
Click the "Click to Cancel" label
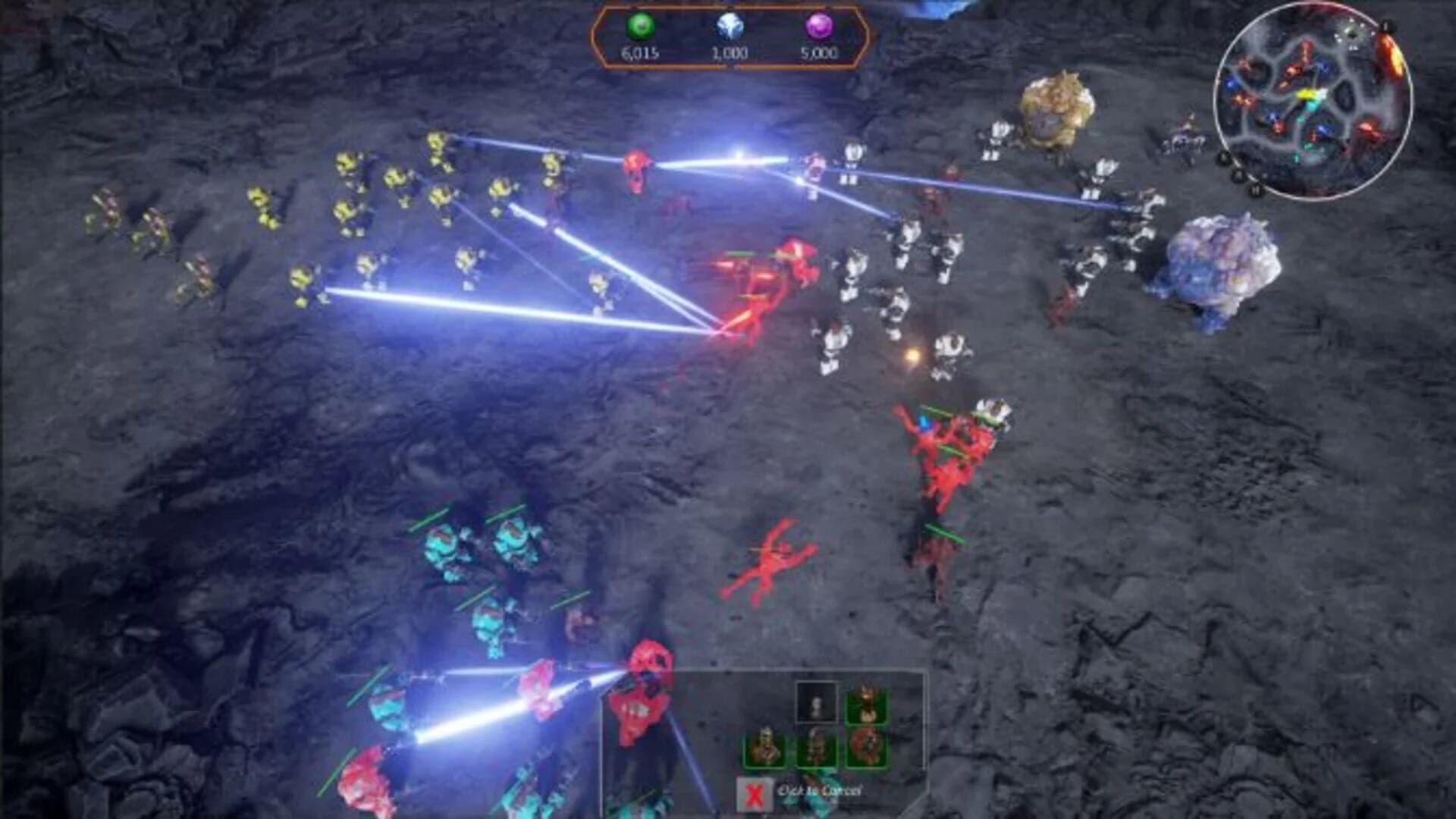tap(819, 790)
